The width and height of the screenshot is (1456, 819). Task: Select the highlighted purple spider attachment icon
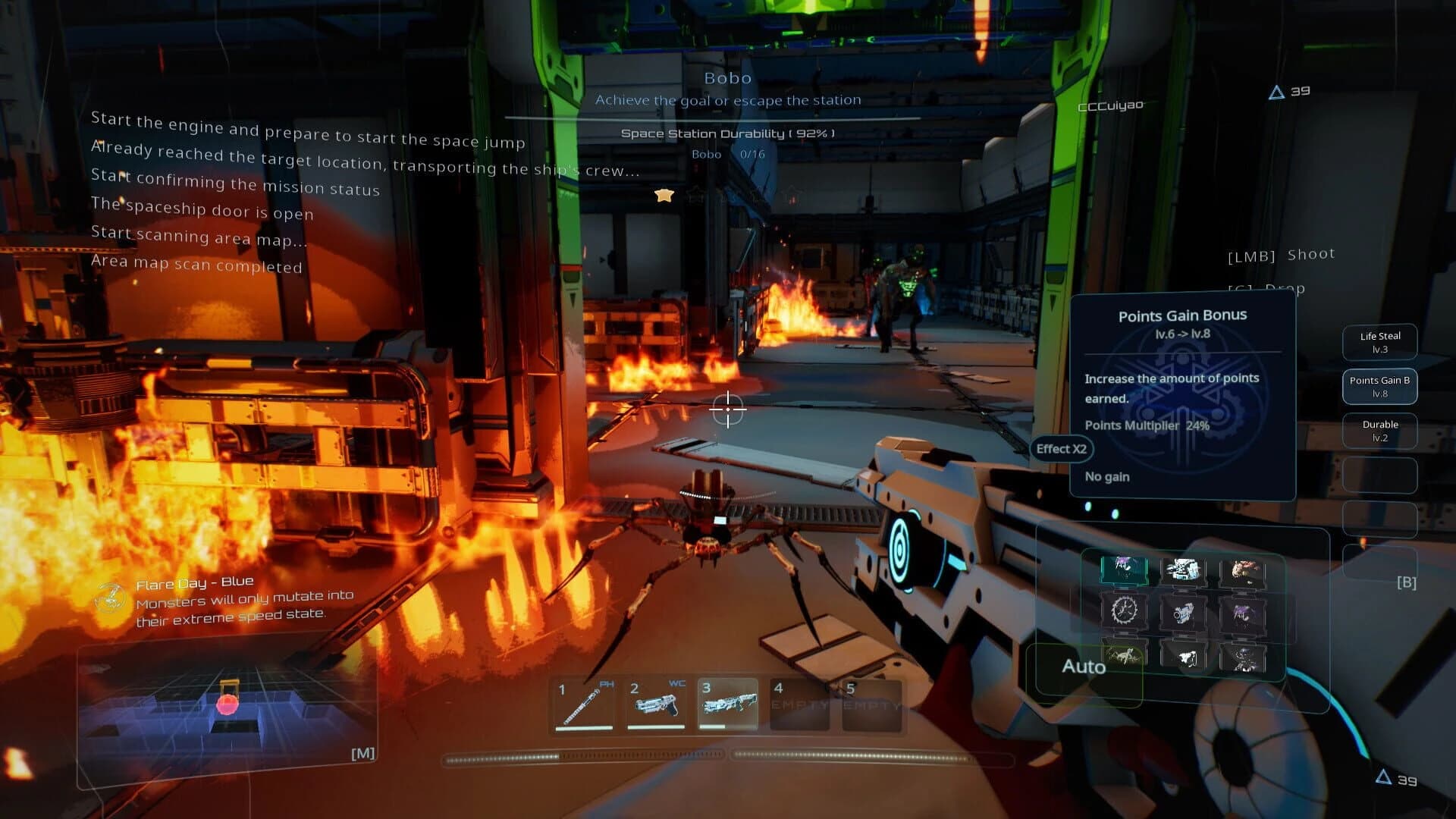pos(1125,570)
